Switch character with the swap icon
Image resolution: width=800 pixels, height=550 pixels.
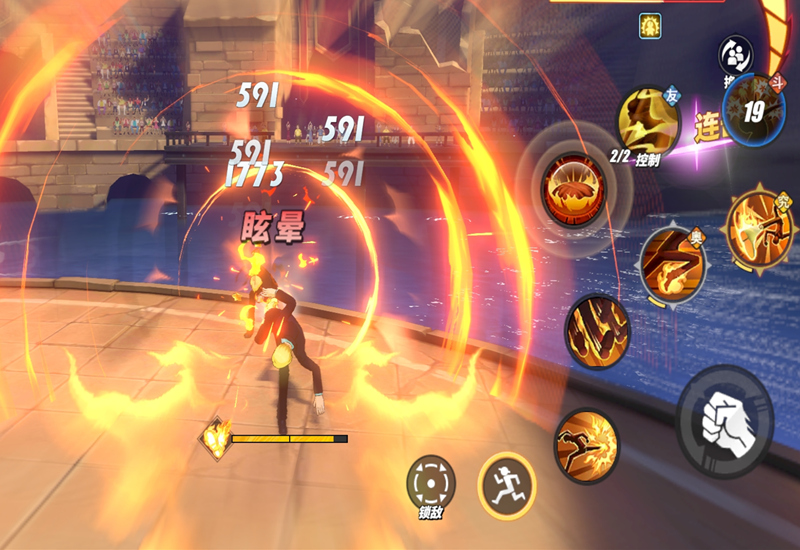pos(735,55)
